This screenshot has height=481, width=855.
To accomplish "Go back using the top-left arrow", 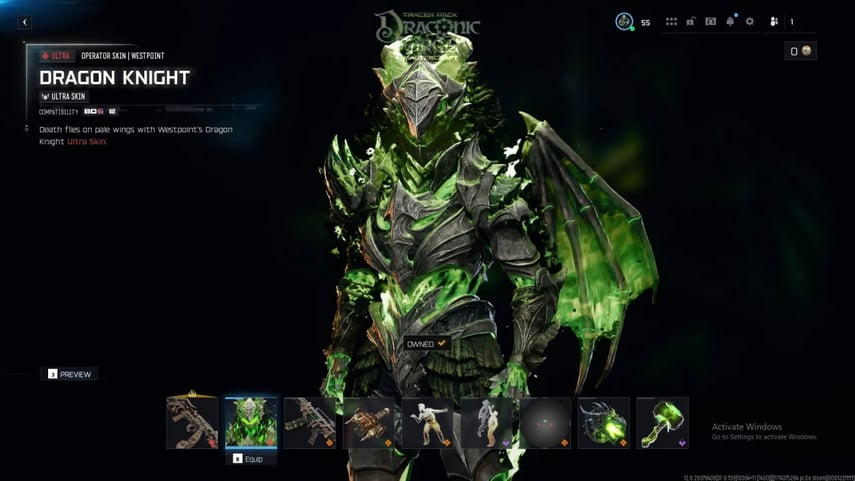I will pyautogui.click(x=25, y=22).
